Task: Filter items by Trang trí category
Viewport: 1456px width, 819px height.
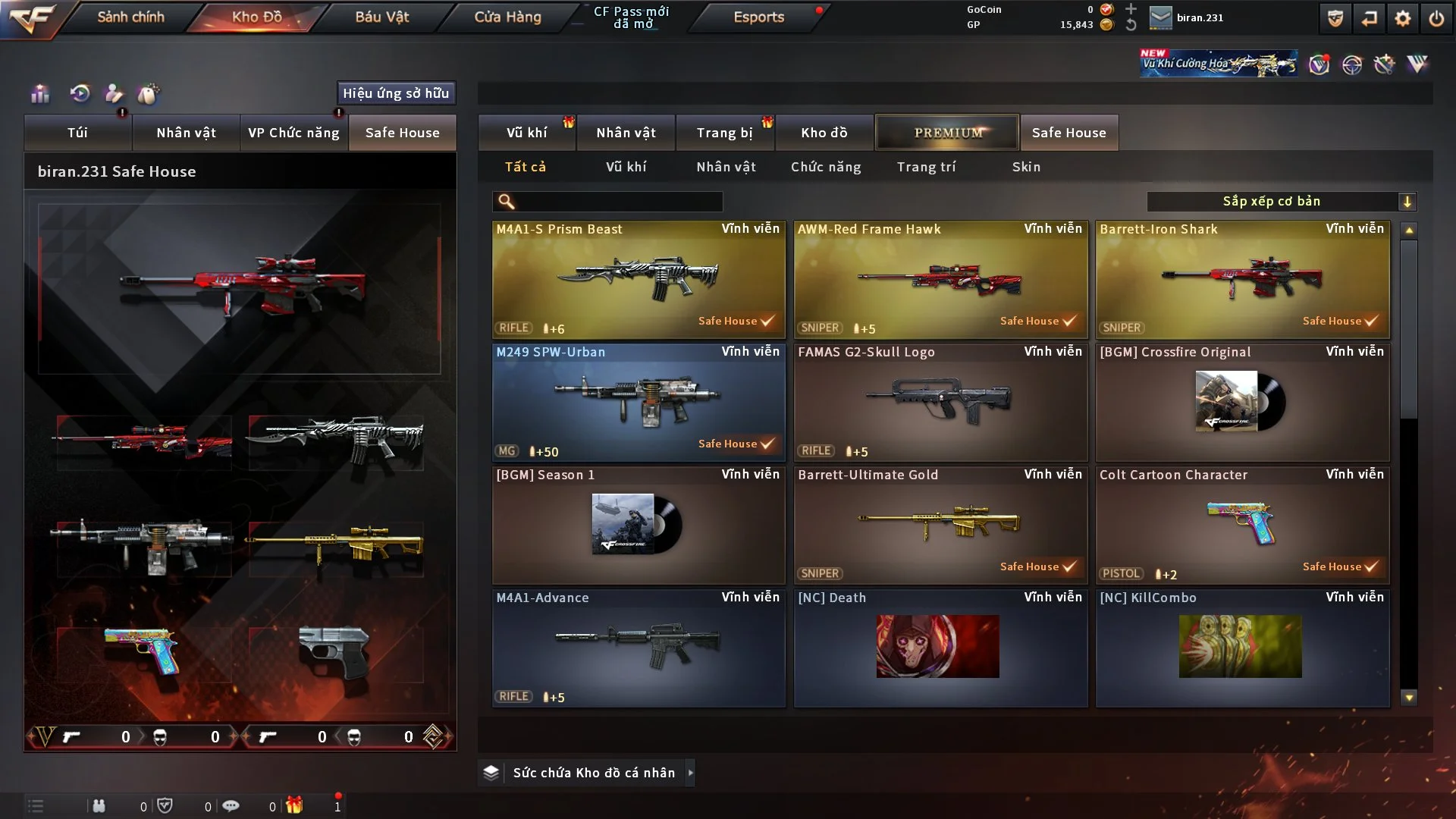Action: point(926,167)
